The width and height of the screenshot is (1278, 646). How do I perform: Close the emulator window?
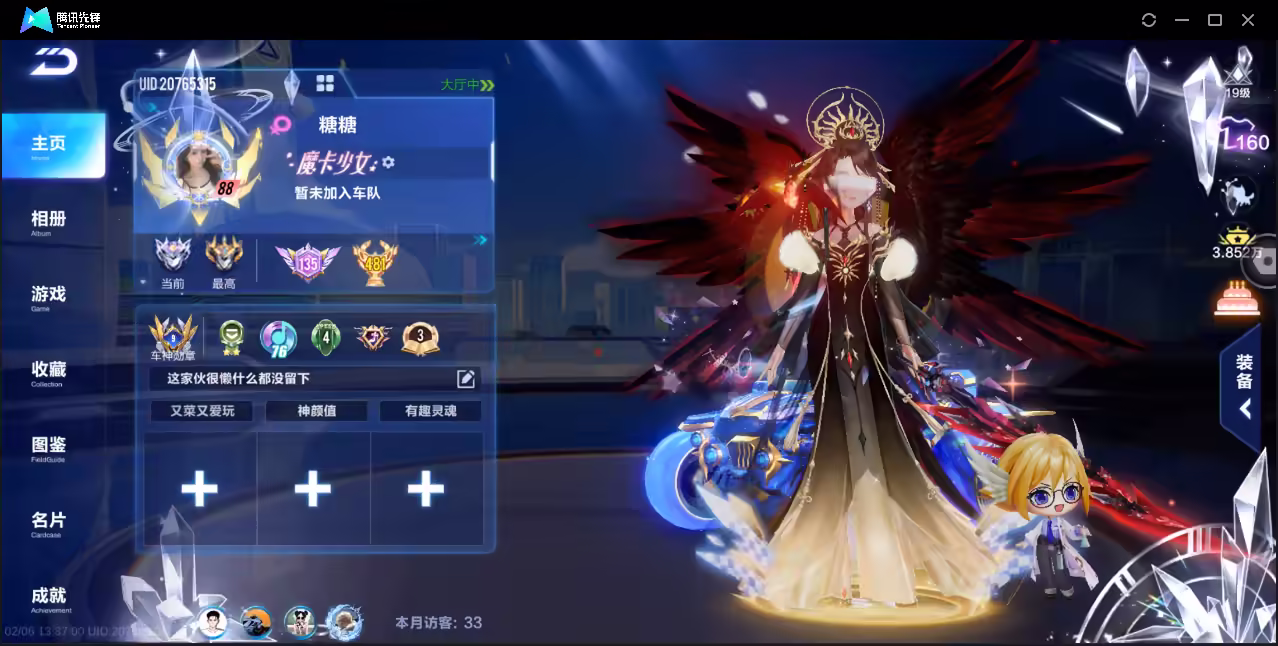(x=1248, y=20)
